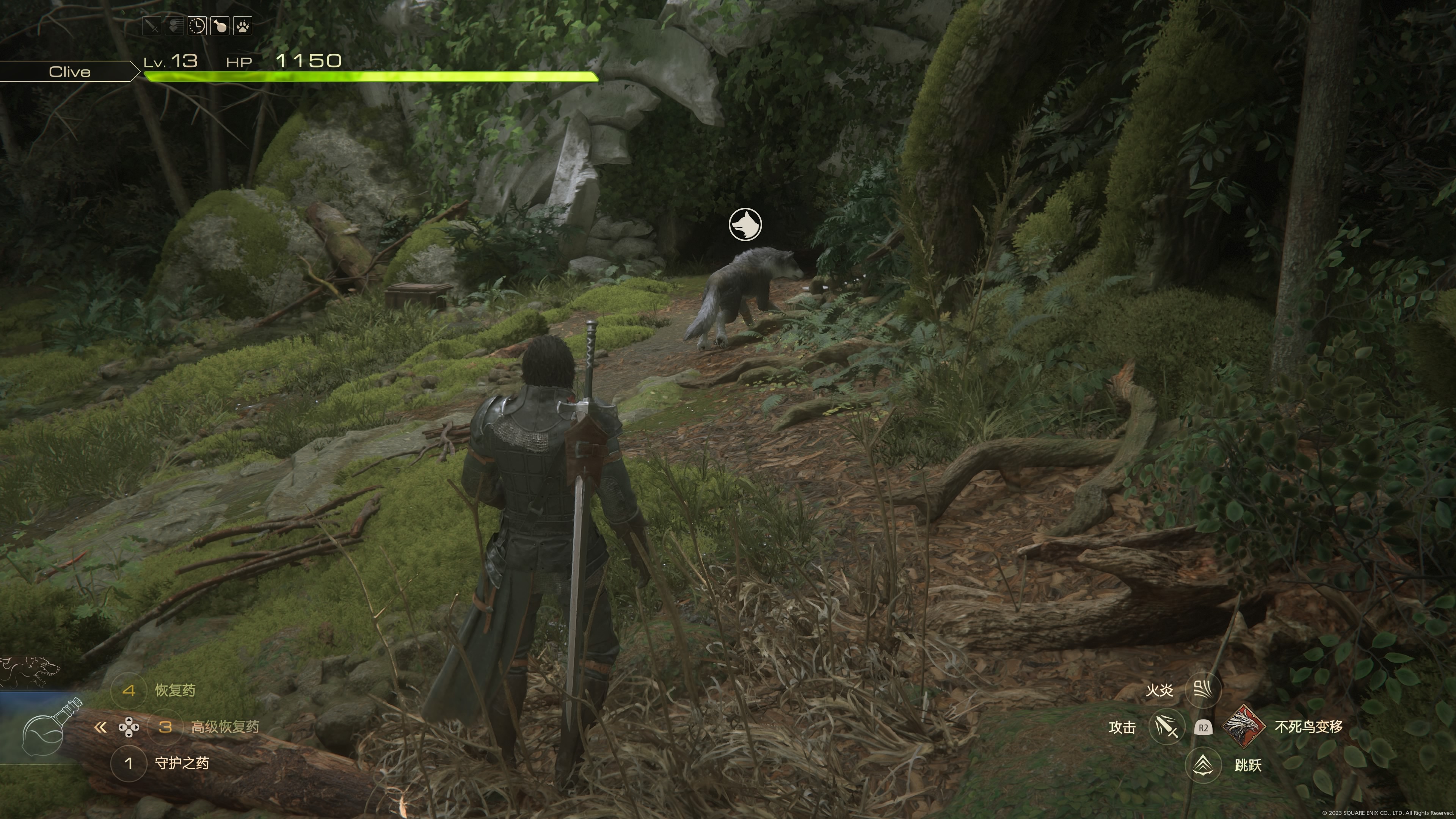
Task: Select the 高级恢复药 high potion slot
Action: coord(165,727)
